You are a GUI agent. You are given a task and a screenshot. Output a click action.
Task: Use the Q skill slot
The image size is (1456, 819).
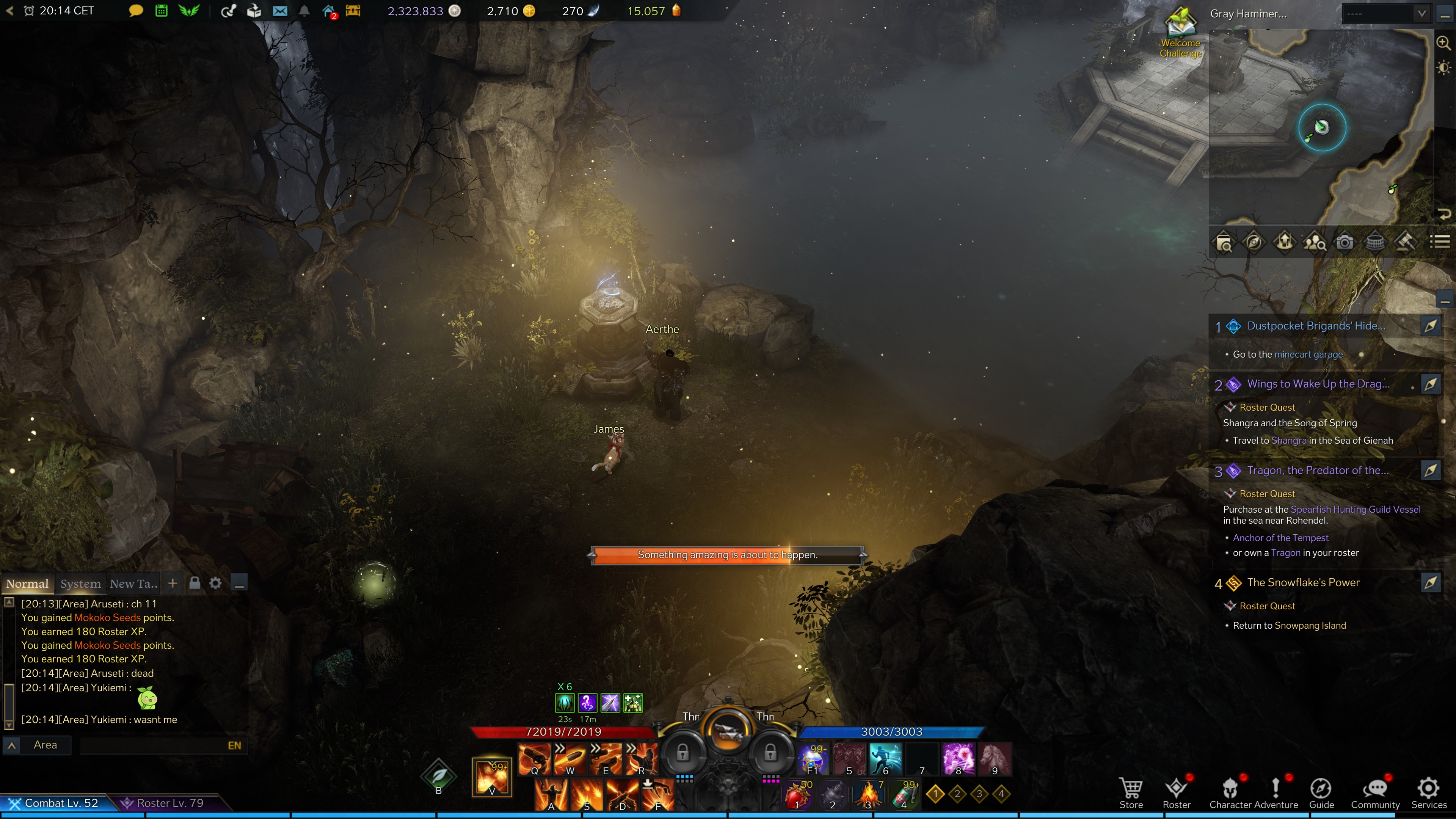pyautogui.click(x=533, y=758)
